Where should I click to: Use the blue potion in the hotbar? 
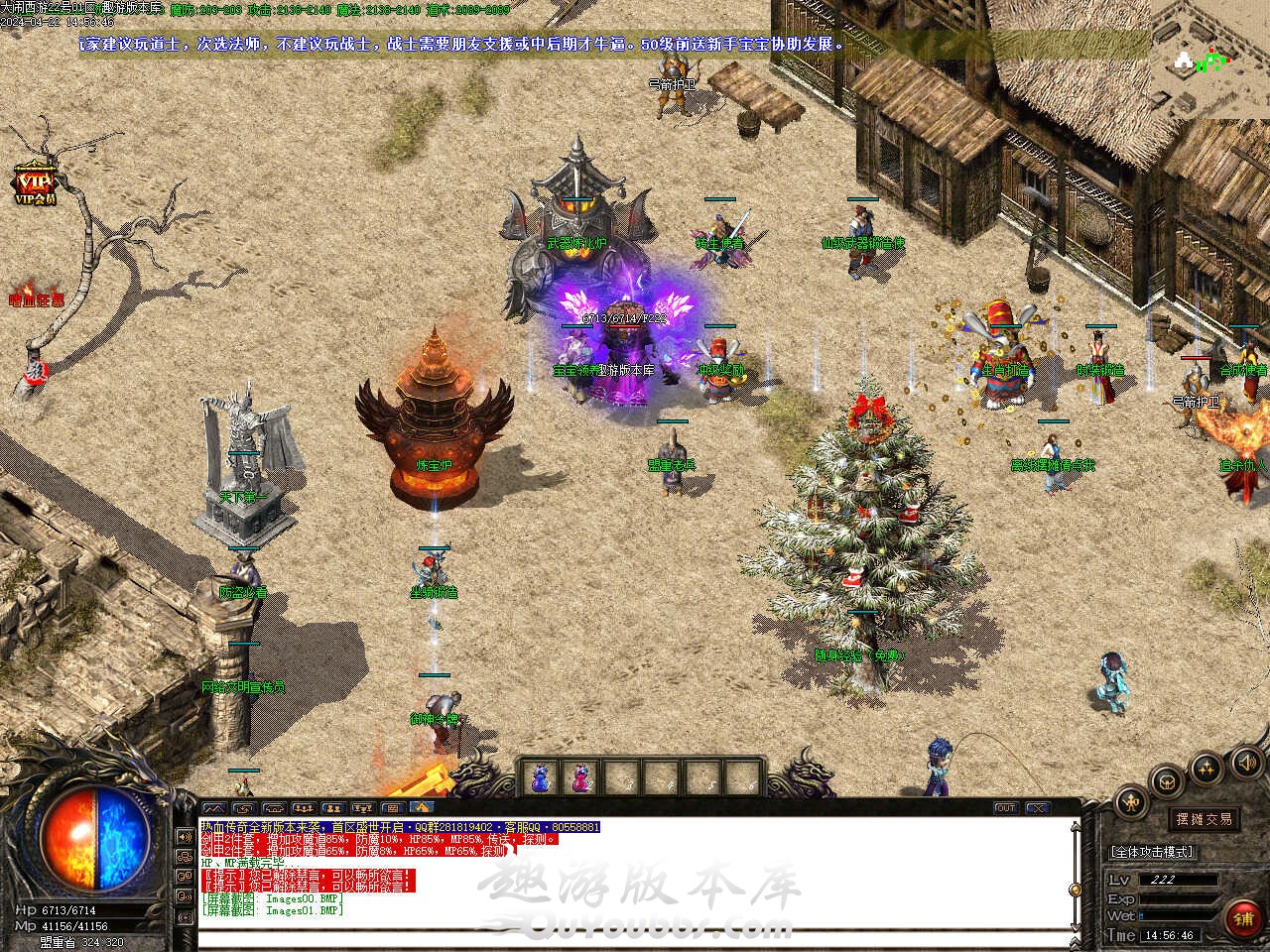click(541, 778)
